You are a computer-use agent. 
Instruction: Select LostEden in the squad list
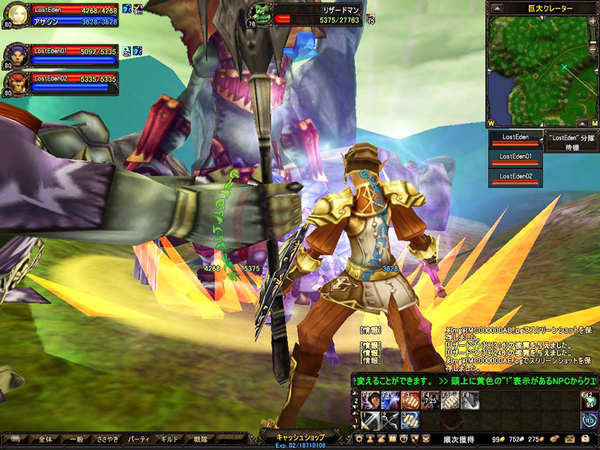(x=514, y=137)
